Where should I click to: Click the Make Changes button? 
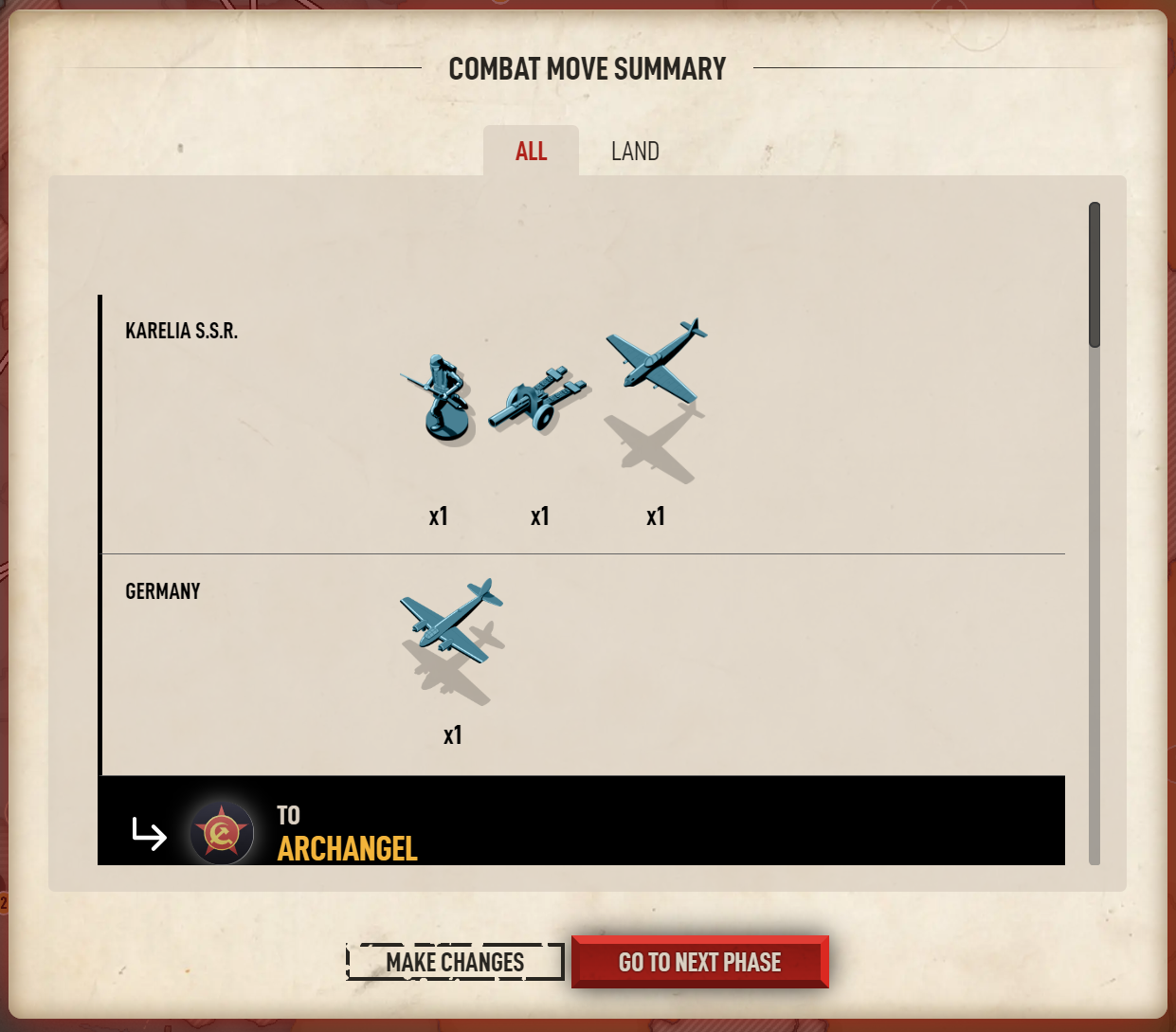pyautogui.click(x=455, y=962)
